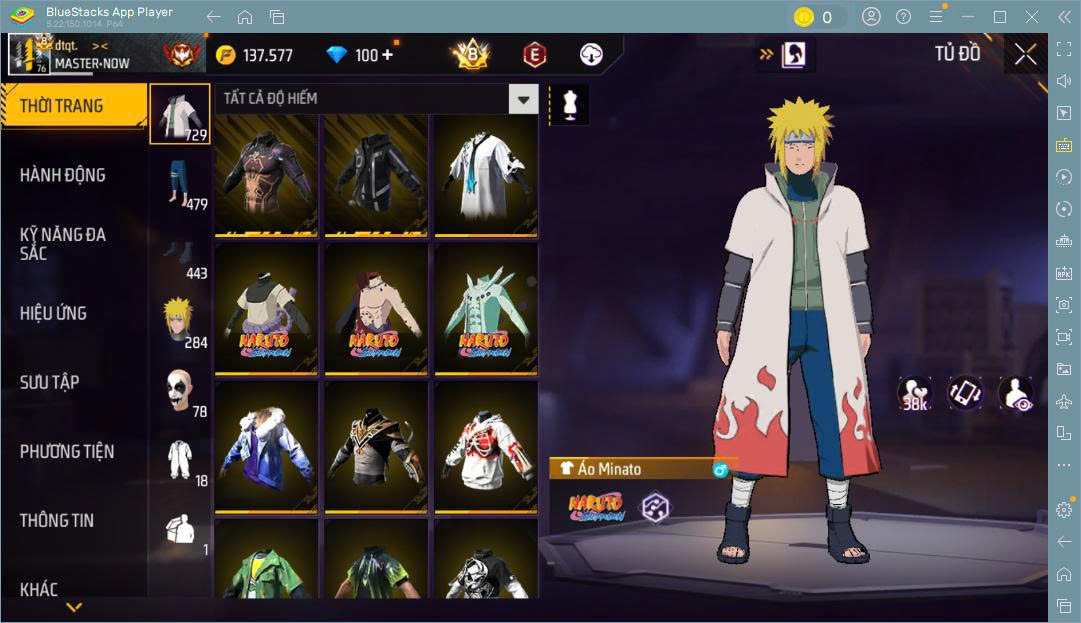The height and width of the screenshot is (623, 1081).
Task: Maximize the BlueStacks window
Action: [x=999, y=17]
